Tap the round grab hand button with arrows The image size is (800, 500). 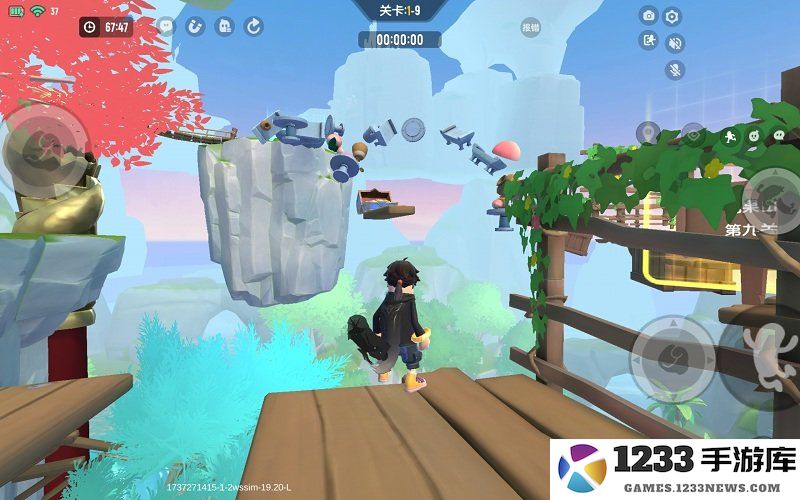point(672,356)
